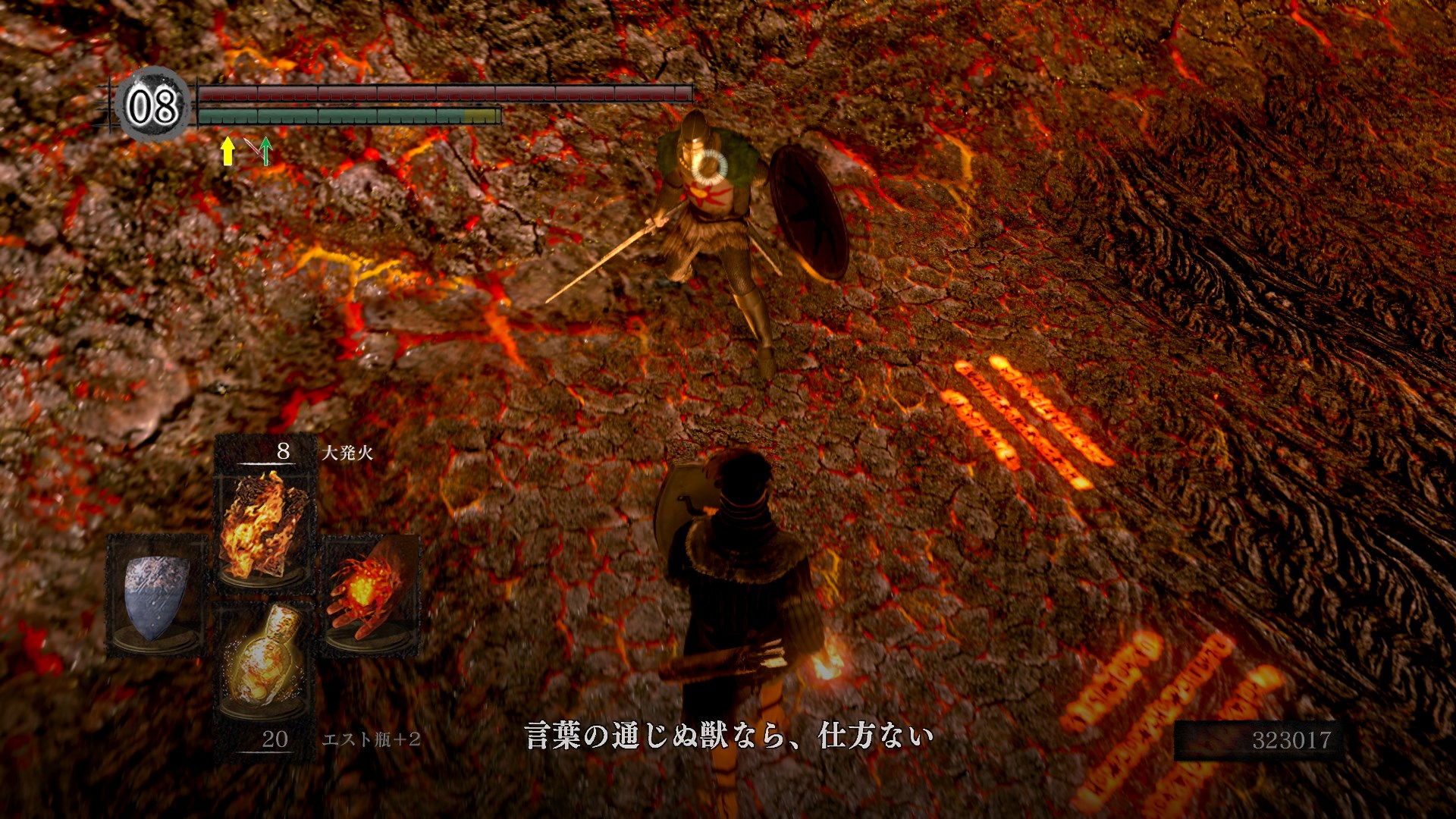Use the Estus Flask +2 slot

click(x=264, y=661)
